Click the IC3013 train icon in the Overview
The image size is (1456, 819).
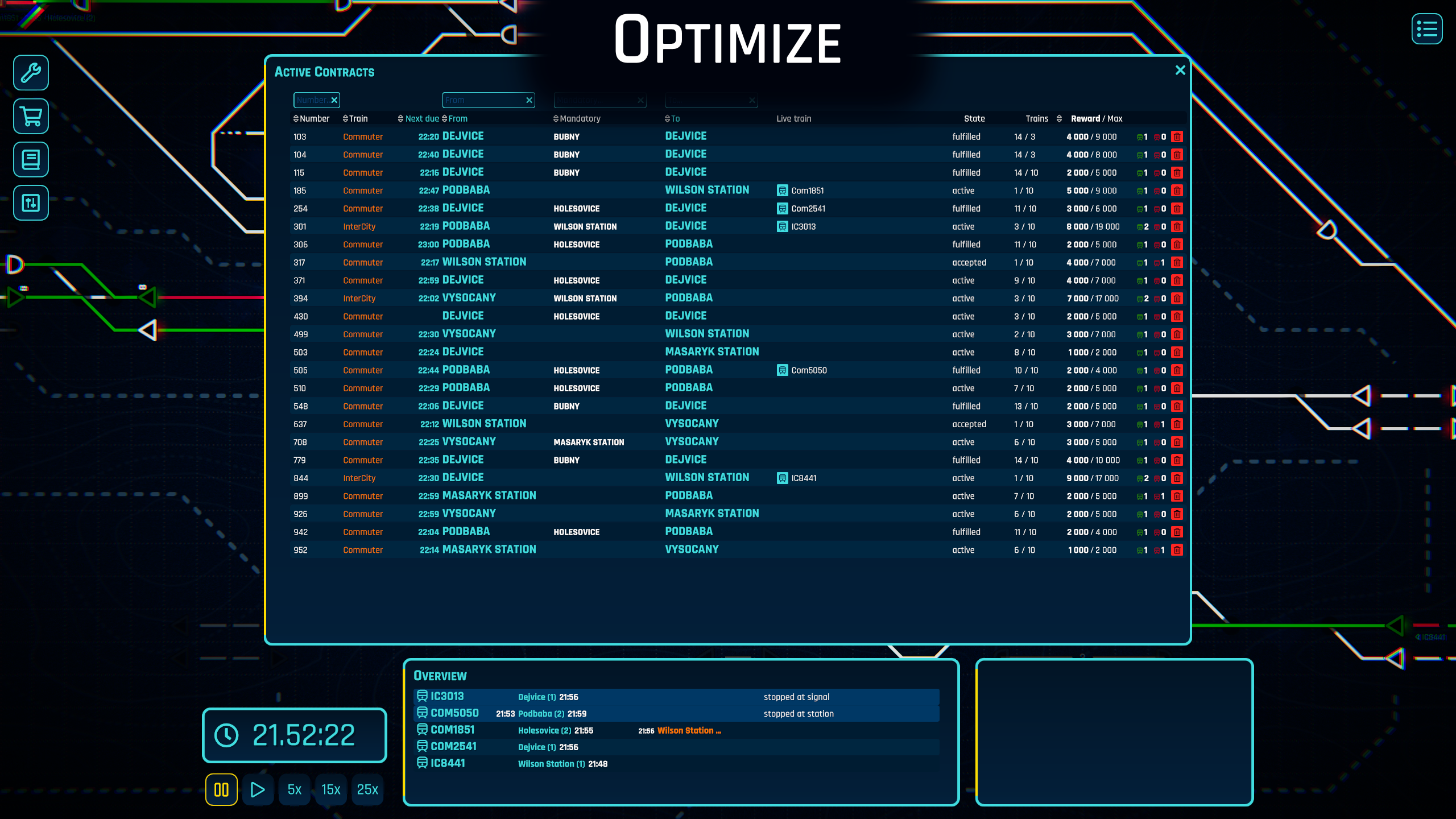422,696
